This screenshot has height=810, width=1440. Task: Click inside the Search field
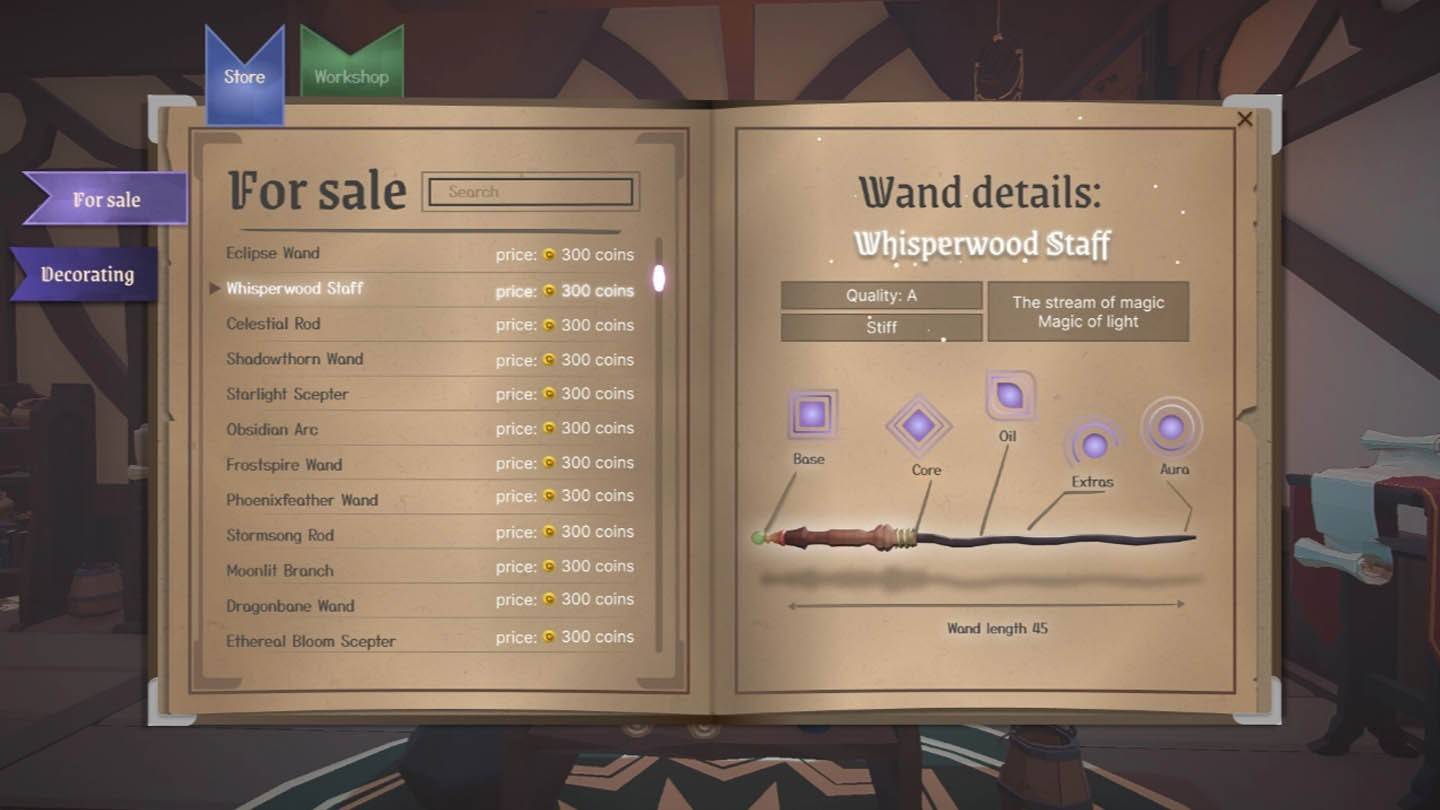tap(530, 191)
